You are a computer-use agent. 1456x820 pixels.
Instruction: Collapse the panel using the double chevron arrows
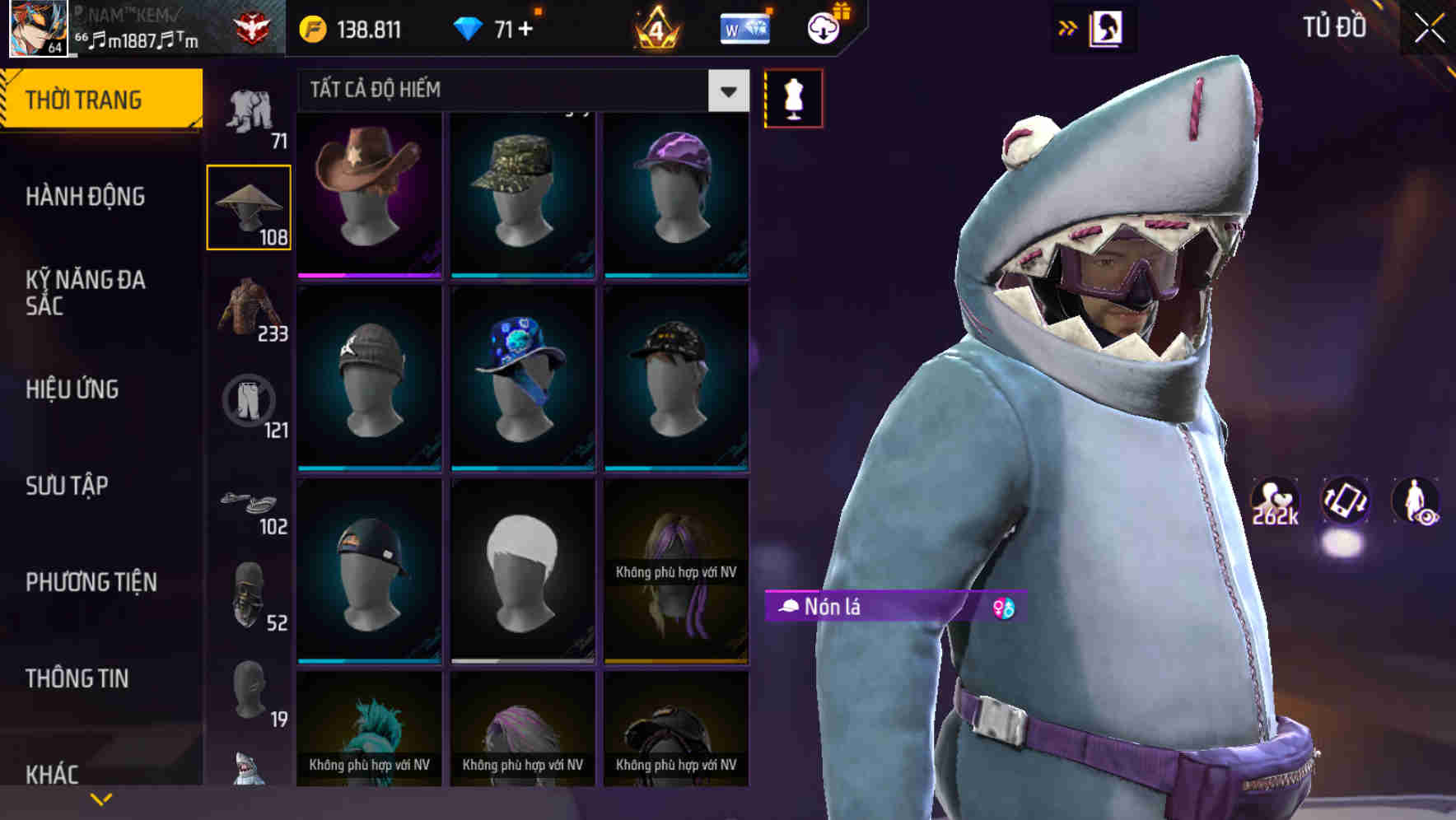[x=1069, y=26]
